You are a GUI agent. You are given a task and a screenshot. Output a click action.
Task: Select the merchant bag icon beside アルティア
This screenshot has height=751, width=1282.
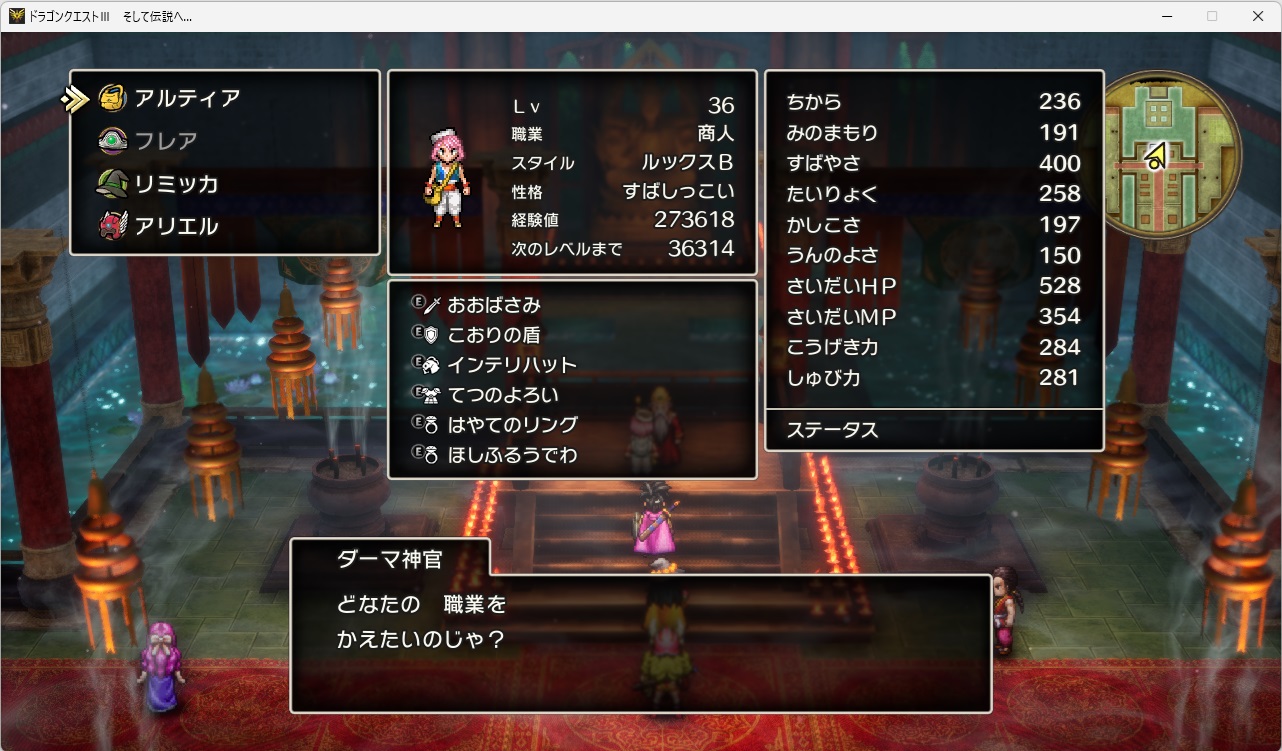(110, 98)
